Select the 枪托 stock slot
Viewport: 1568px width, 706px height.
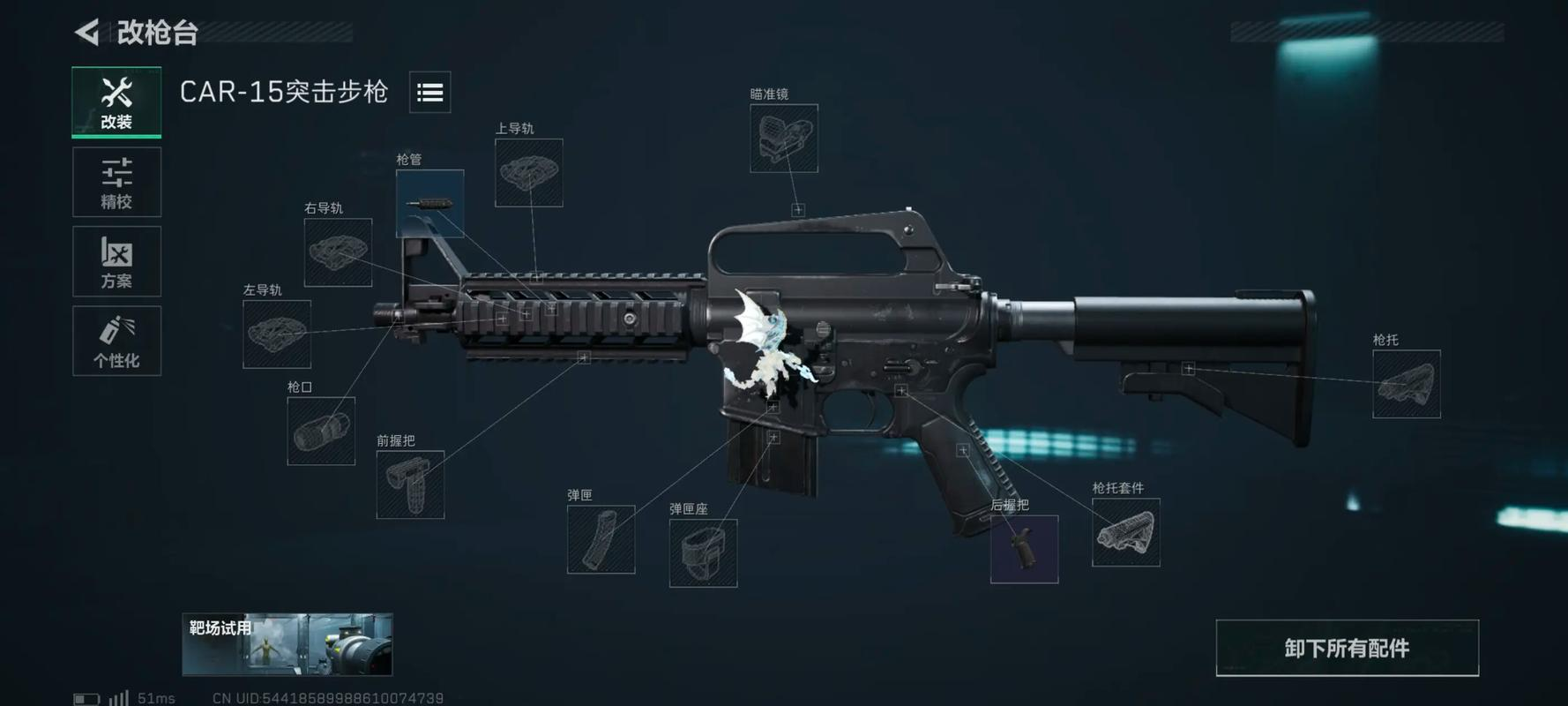coord(1406,384)
